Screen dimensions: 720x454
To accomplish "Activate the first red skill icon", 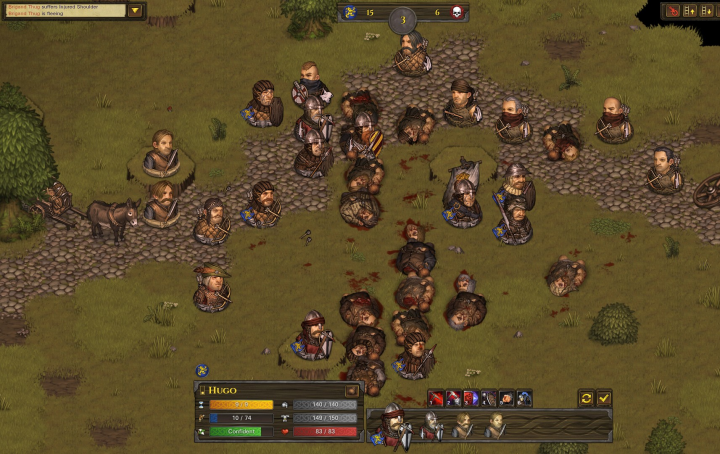I will point(436,398).
